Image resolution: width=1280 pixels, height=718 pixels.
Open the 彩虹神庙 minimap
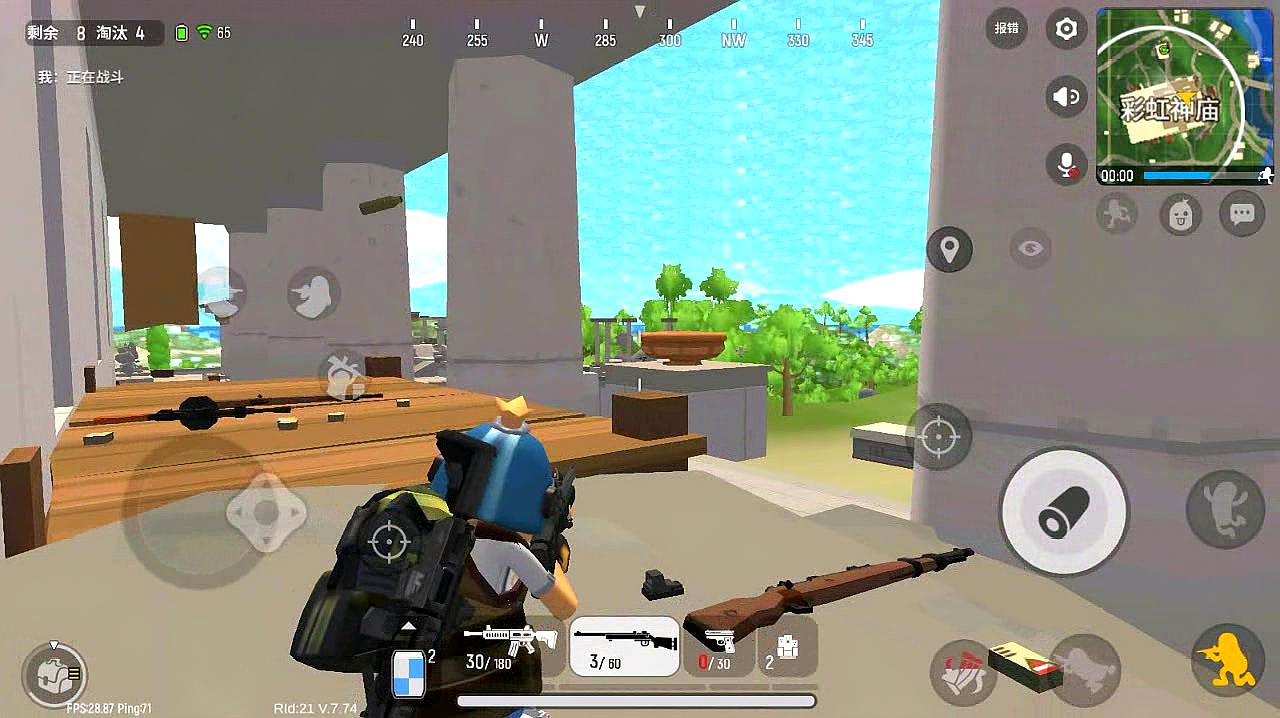(1184, 96)
